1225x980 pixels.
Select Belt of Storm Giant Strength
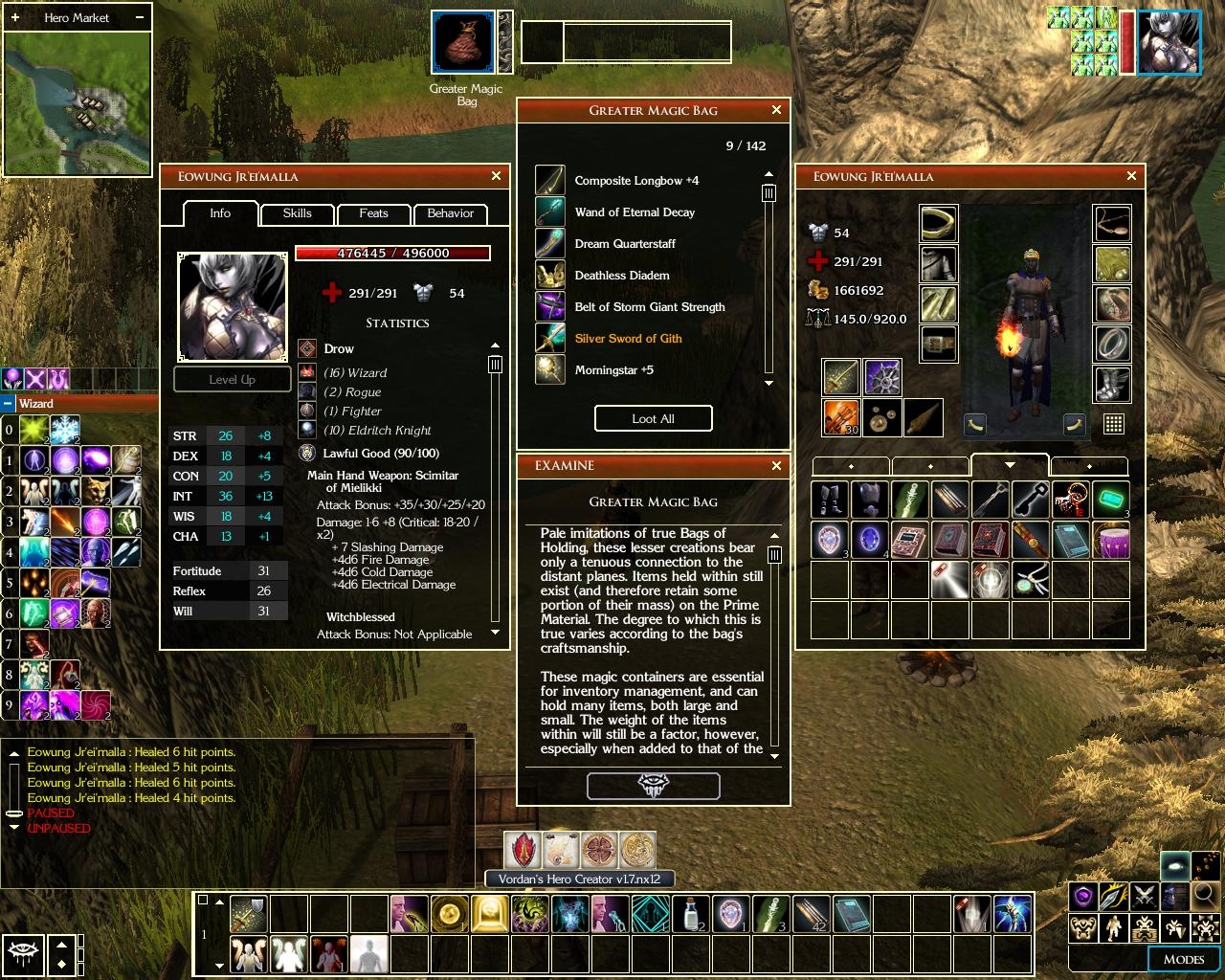[649, 306]
